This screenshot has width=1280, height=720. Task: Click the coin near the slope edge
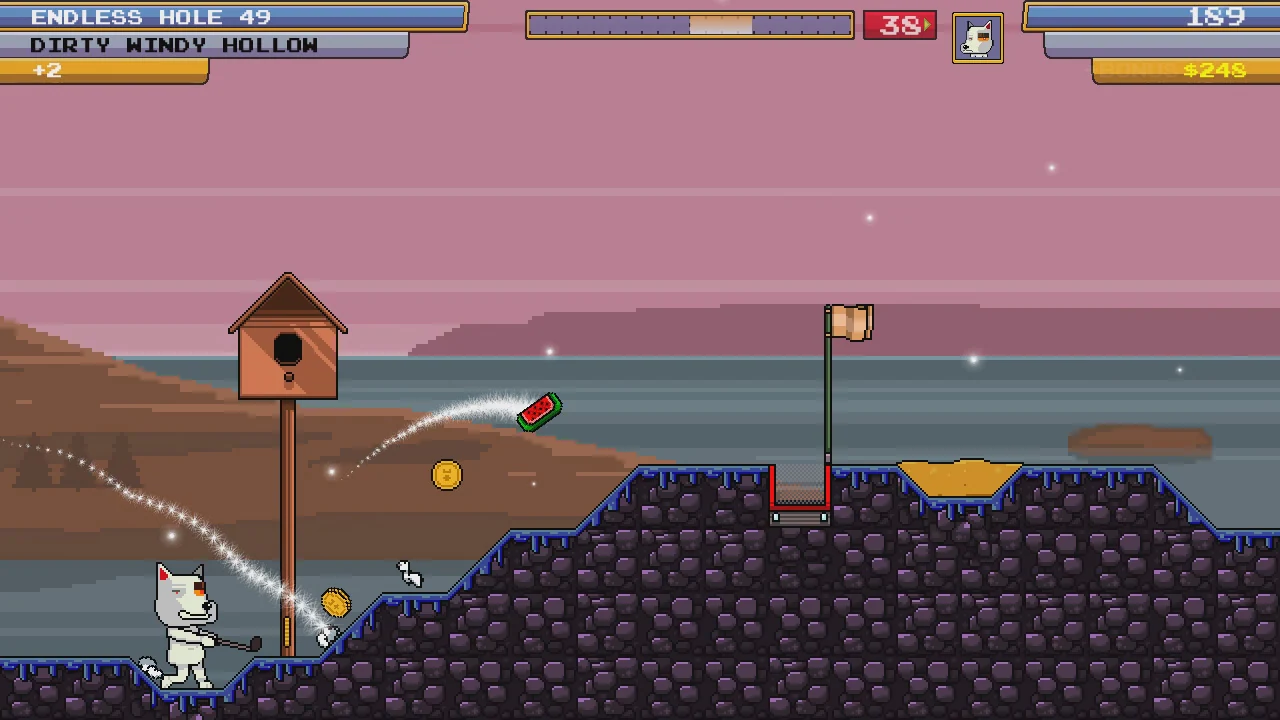334,601
